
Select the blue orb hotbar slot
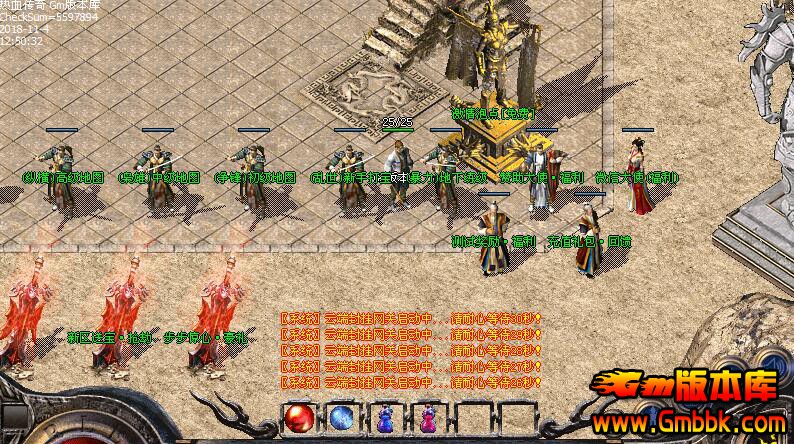[342, 418]
